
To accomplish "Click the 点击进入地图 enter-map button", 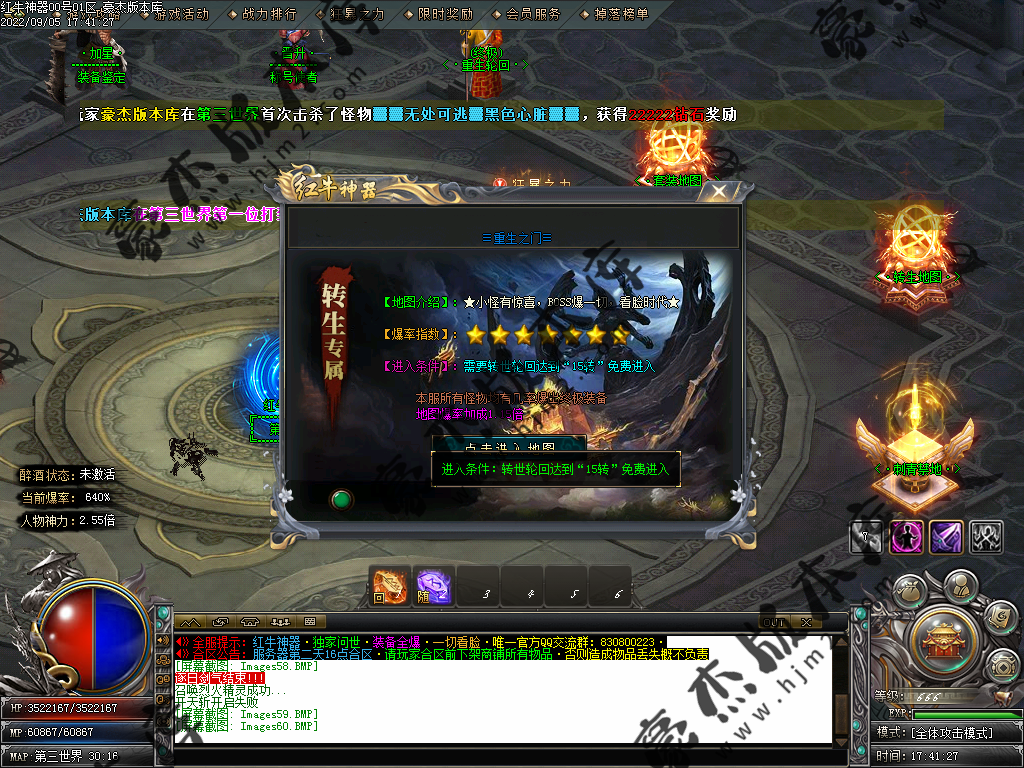I will pos(509,446).
